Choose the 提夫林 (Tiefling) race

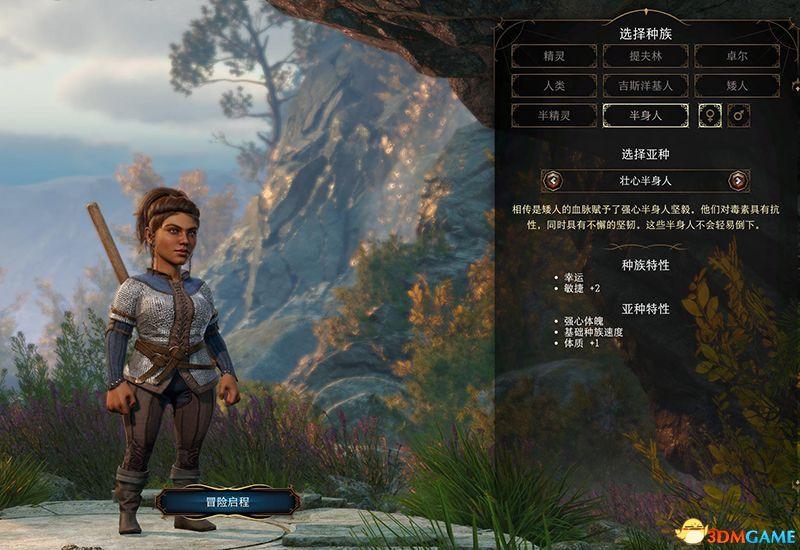point(646,56)
